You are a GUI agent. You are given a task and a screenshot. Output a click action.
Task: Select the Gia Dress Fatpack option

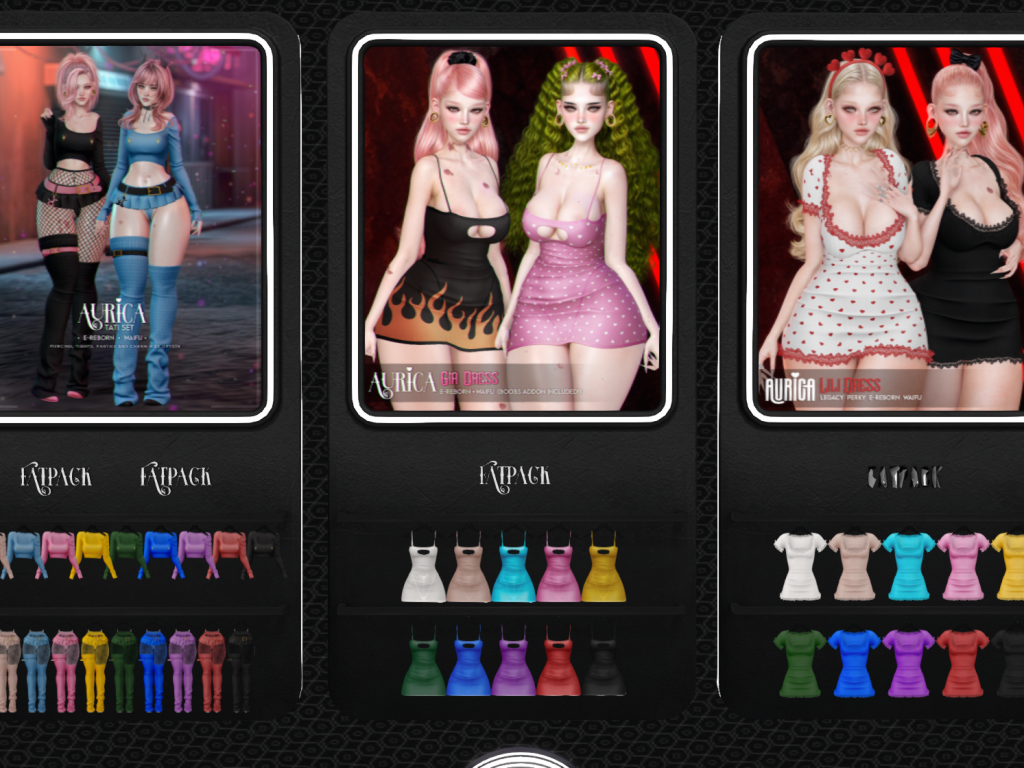point(514,475)
